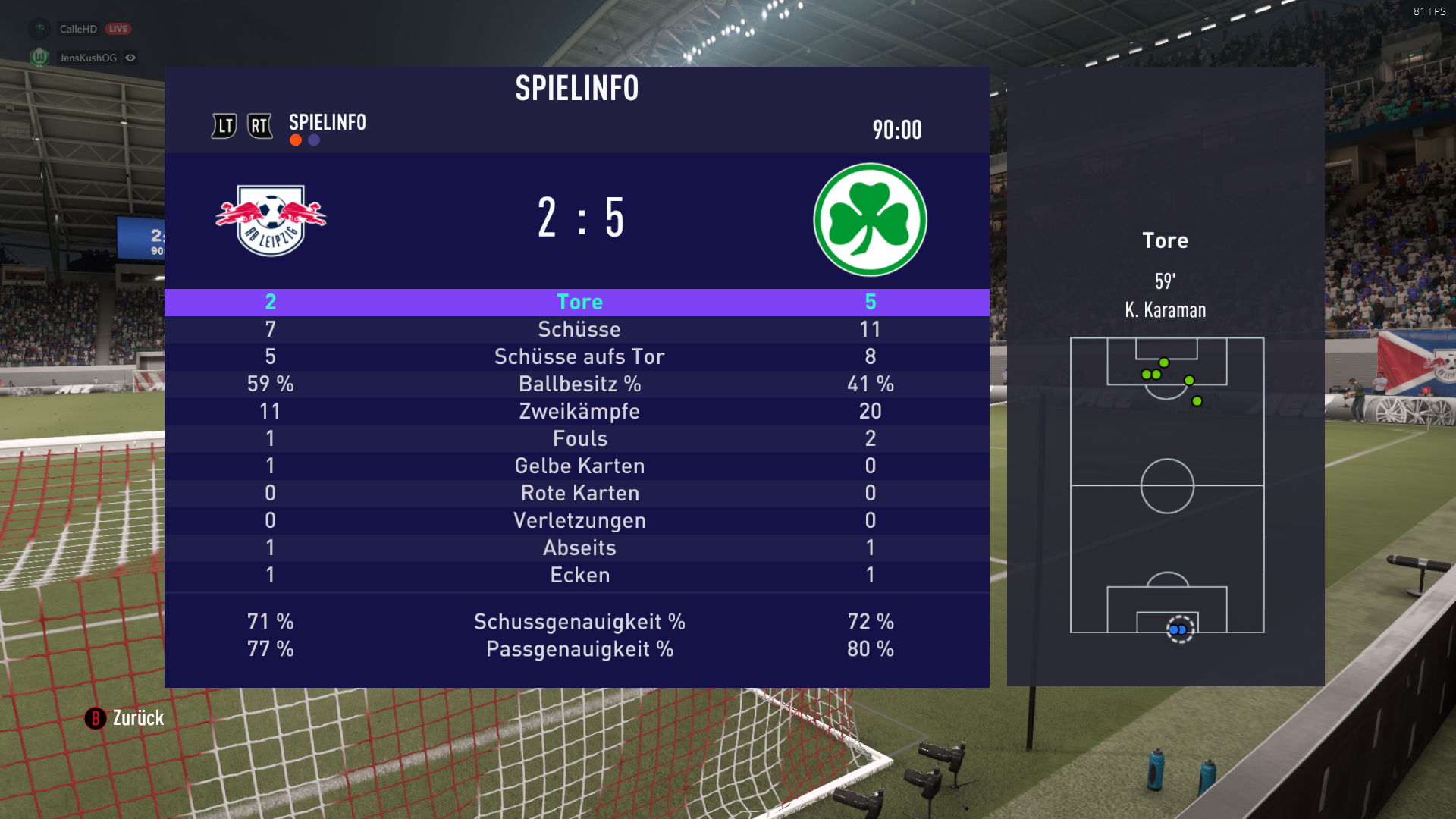Select the Tore stat row
This screenshot has height=819, width=1456.
[x=579, y=302]
